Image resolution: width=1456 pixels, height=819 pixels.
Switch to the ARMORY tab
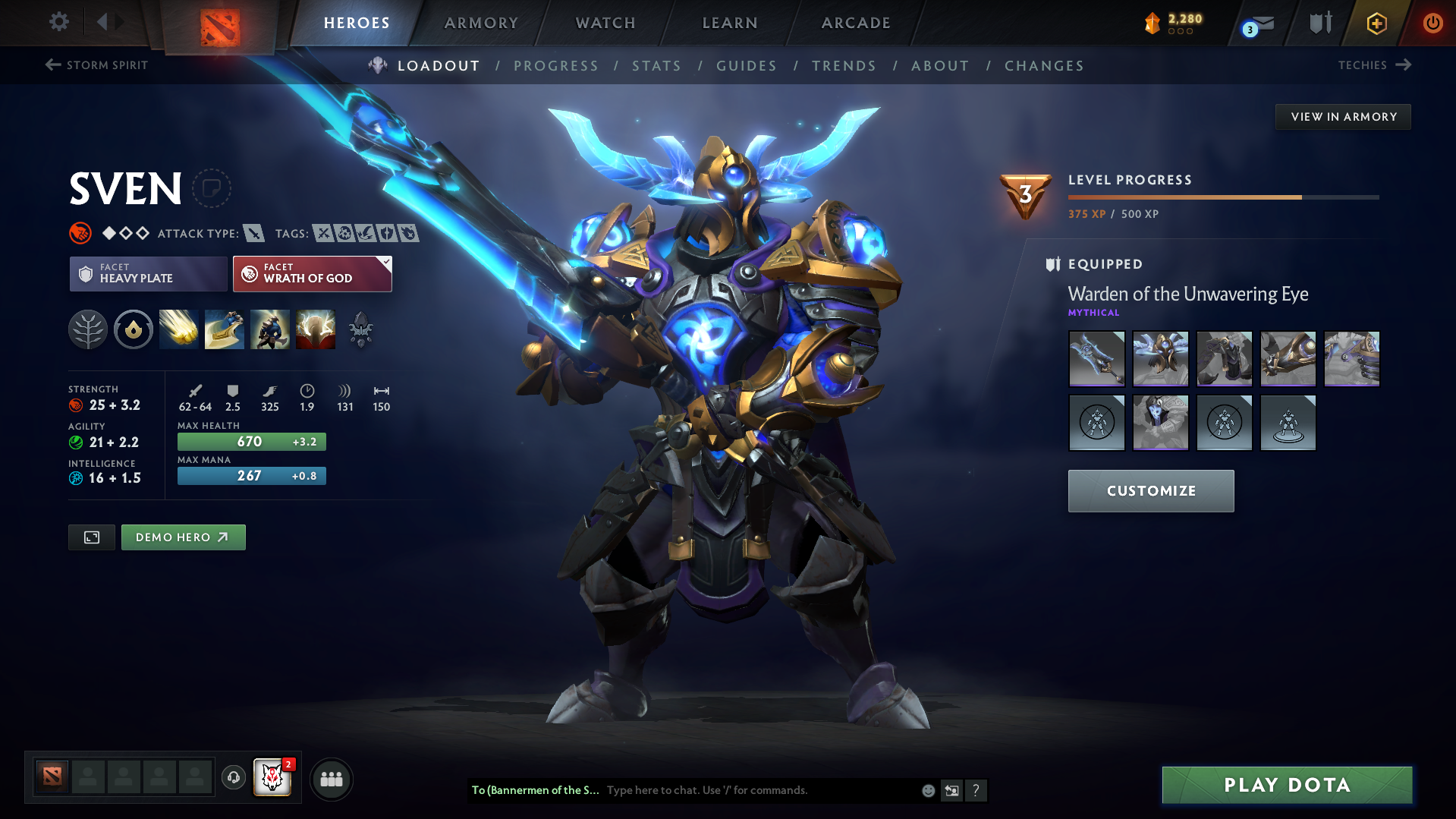point(481,23)
